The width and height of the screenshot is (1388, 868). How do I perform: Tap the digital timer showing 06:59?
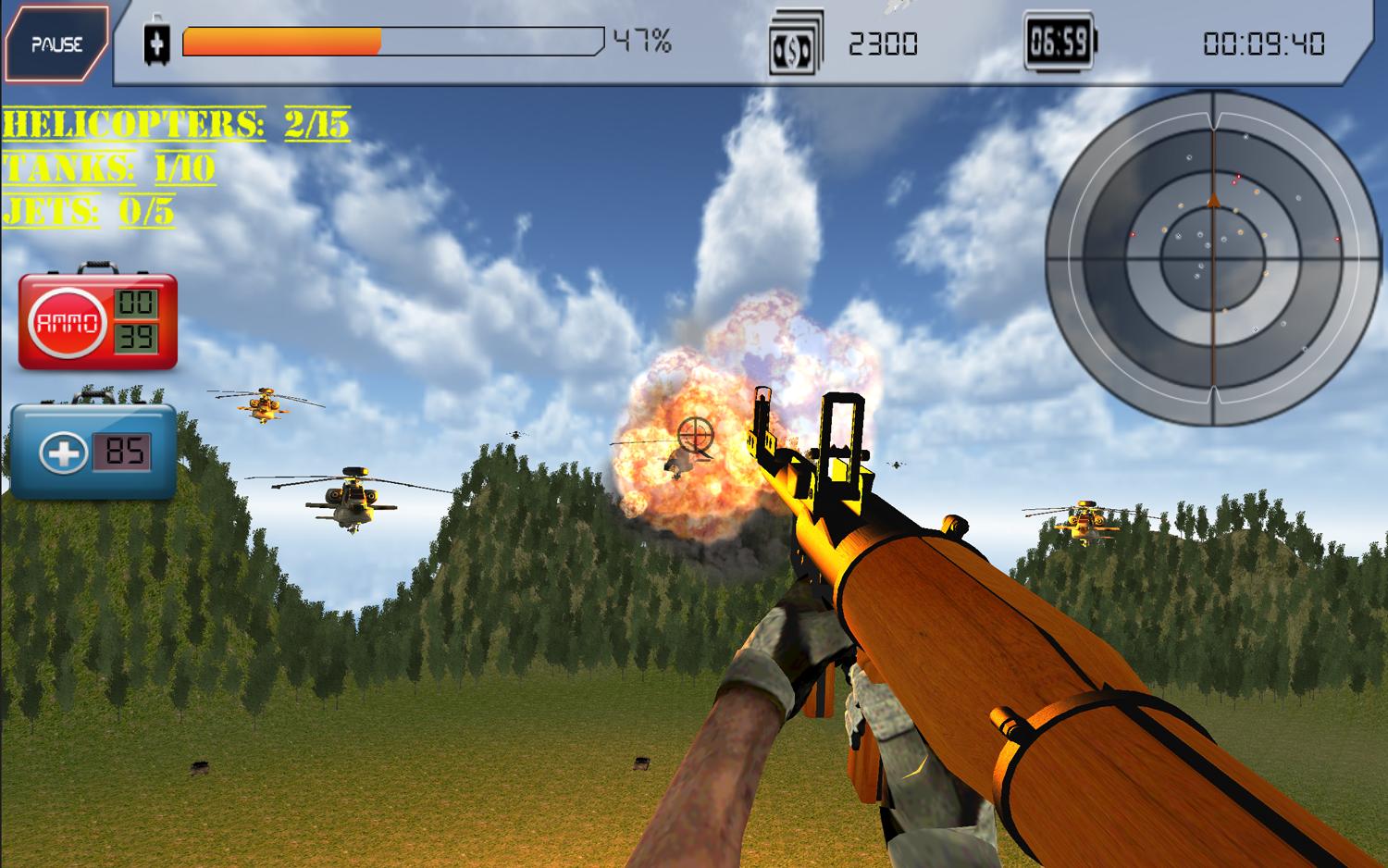coord(1058,41)
